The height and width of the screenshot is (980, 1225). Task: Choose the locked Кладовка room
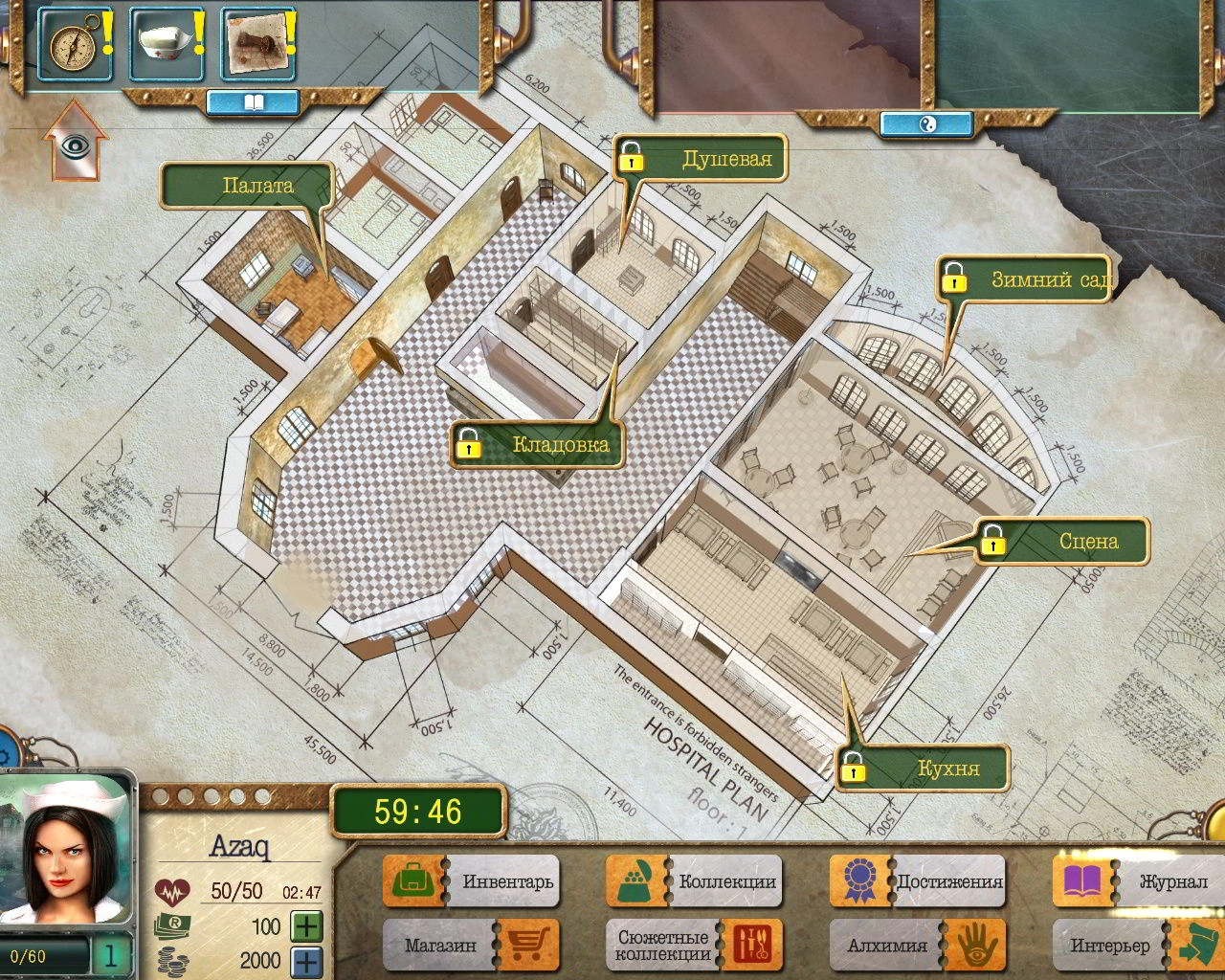tap(539, 445)
